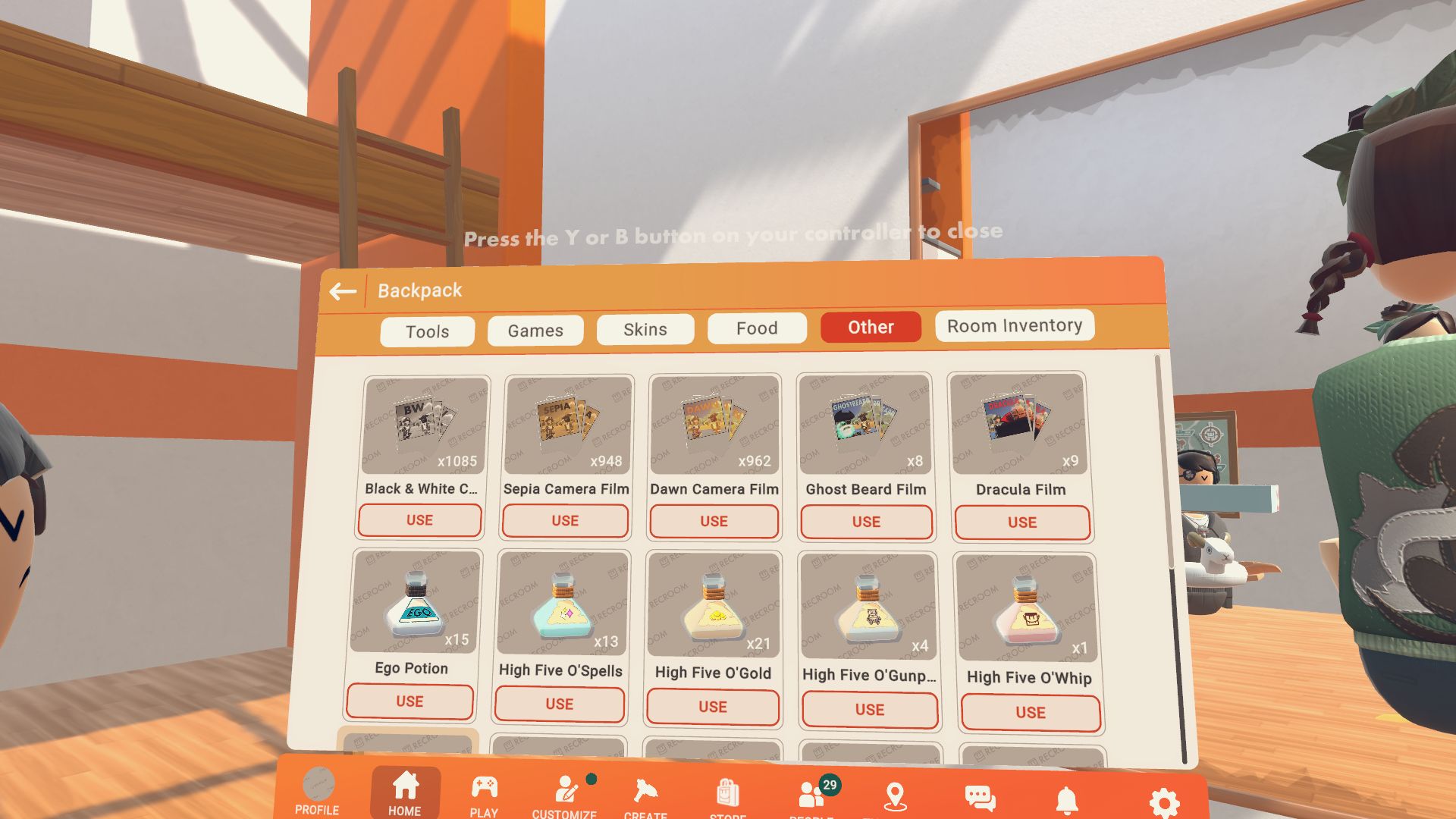This screenshot has height=819, width=1456.
Task: Select the Food tab
Action: 757,328
